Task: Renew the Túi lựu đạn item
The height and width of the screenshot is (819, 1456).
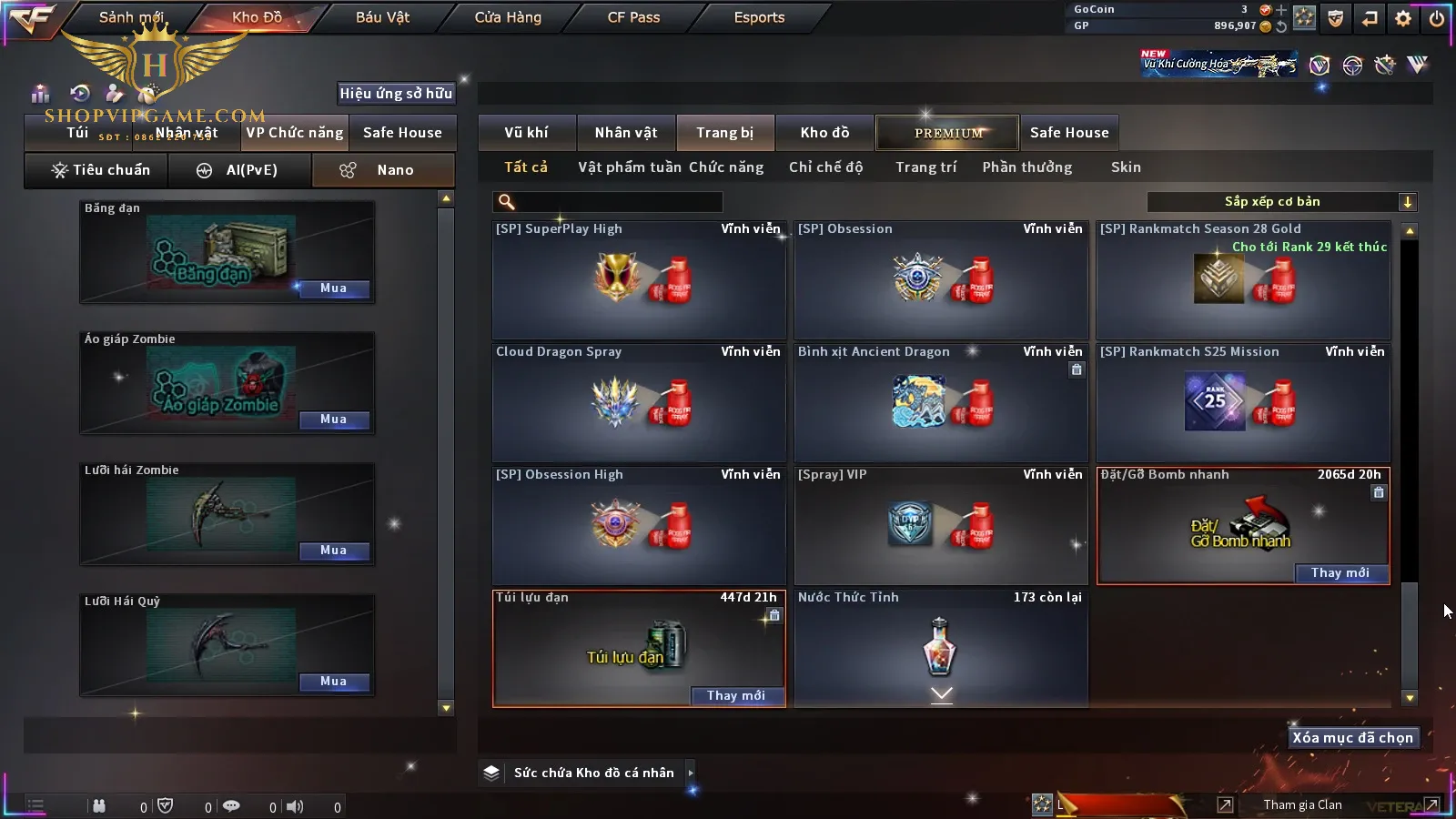Action: coord(735,696)
